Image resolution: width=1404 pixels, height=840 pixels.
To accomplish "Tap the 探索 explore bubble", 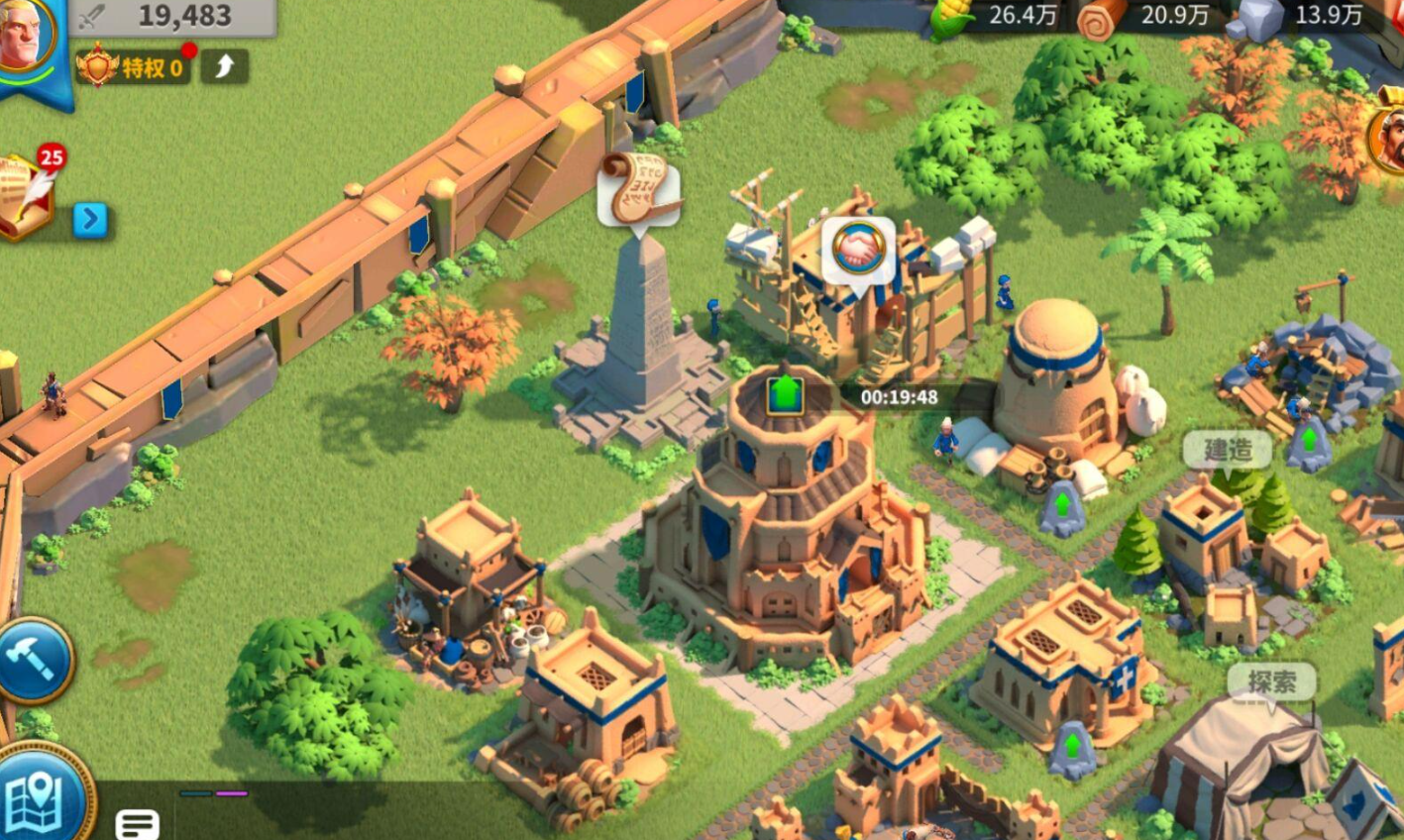I will coord(1271,682).
